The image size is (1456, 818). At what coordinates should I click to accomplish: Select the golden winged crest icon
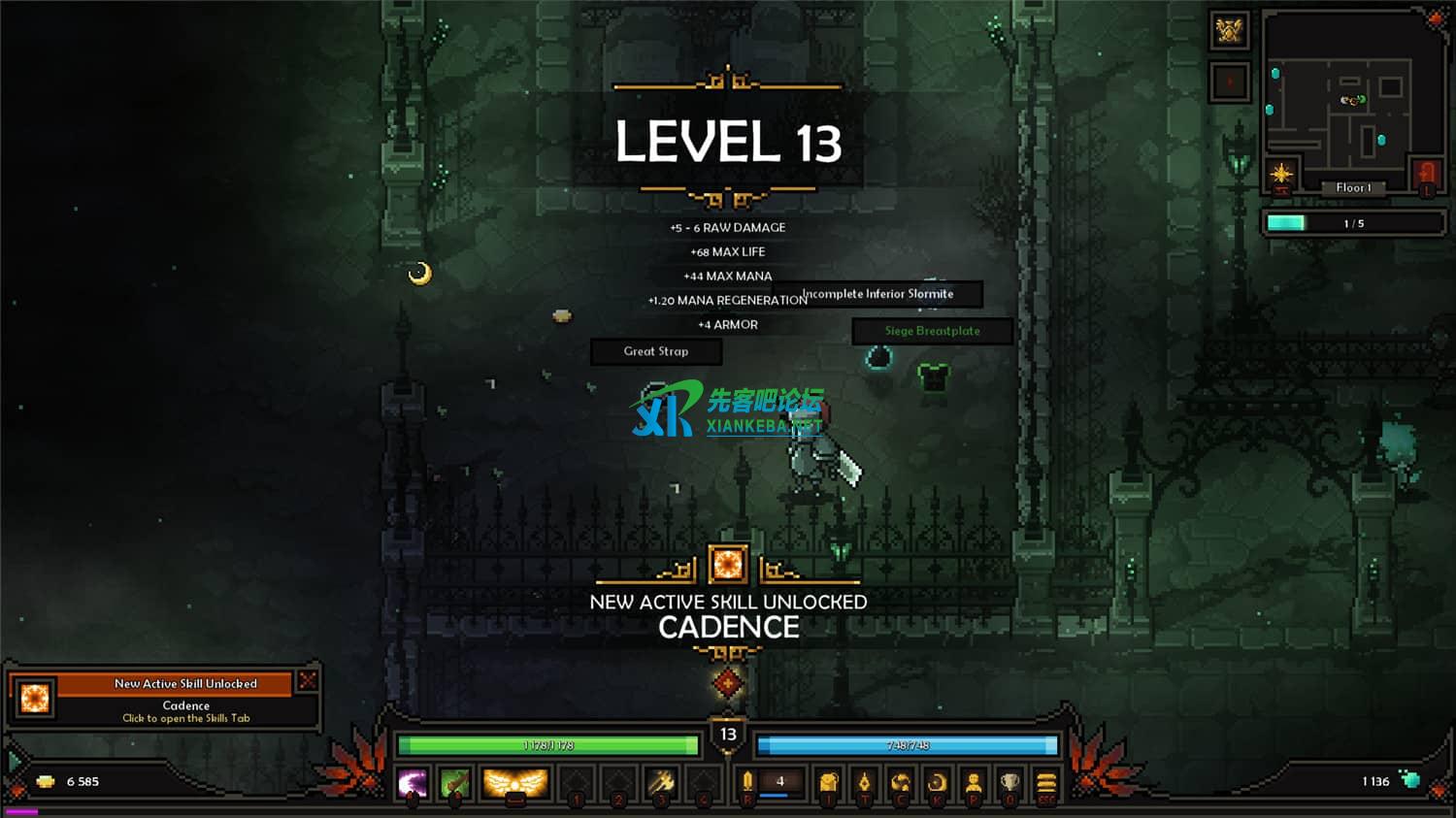(x=1229, y=31)
